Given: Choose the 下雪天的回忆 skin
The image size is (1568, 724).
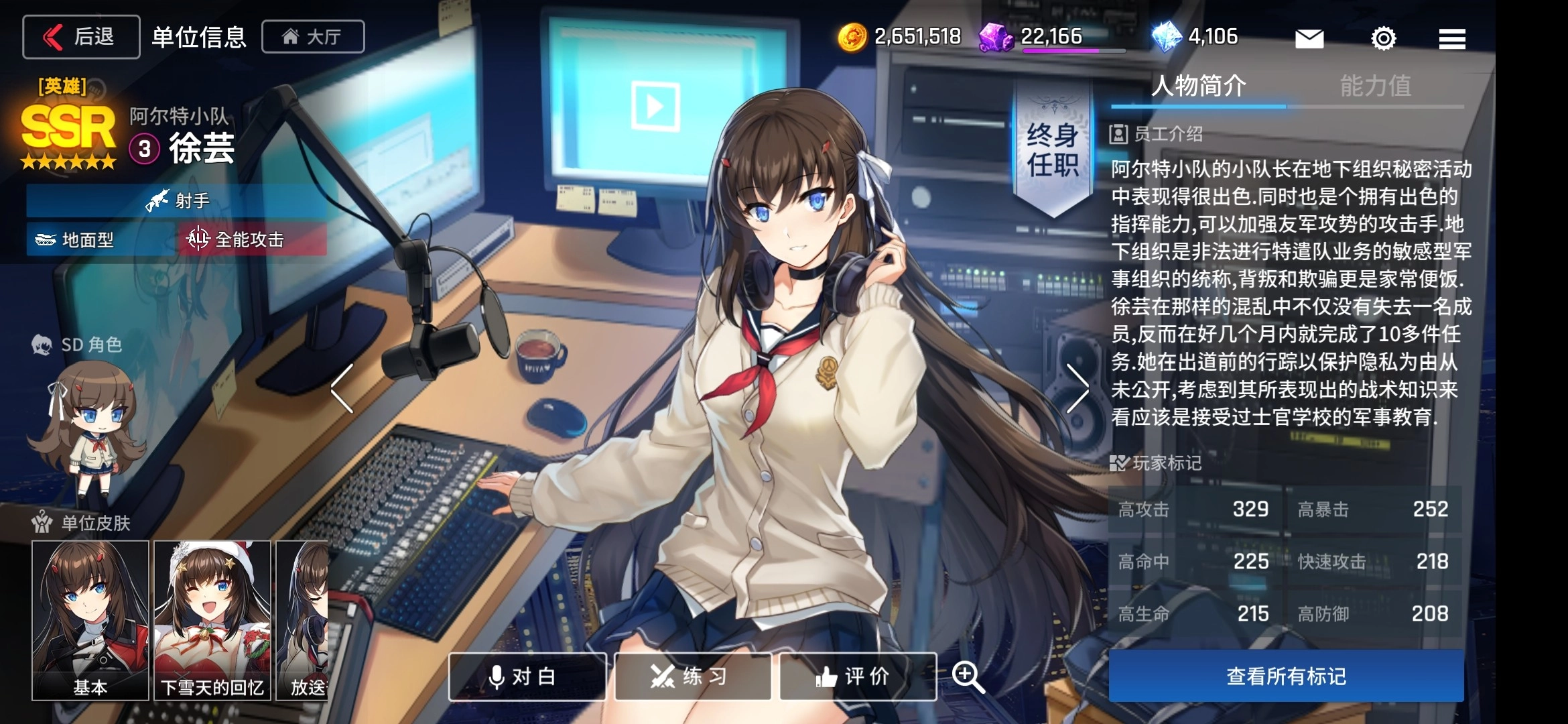Looking at the screenshot, I should click(212, 620).
